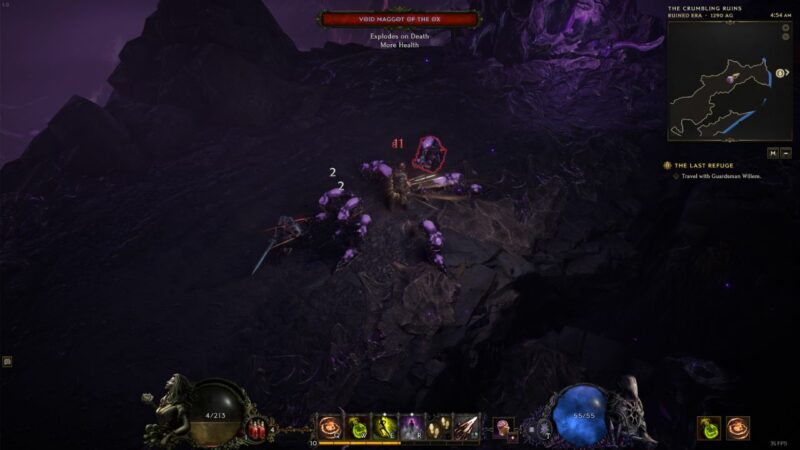Cast the purple figure skill on hotbar

coord(413,427)
